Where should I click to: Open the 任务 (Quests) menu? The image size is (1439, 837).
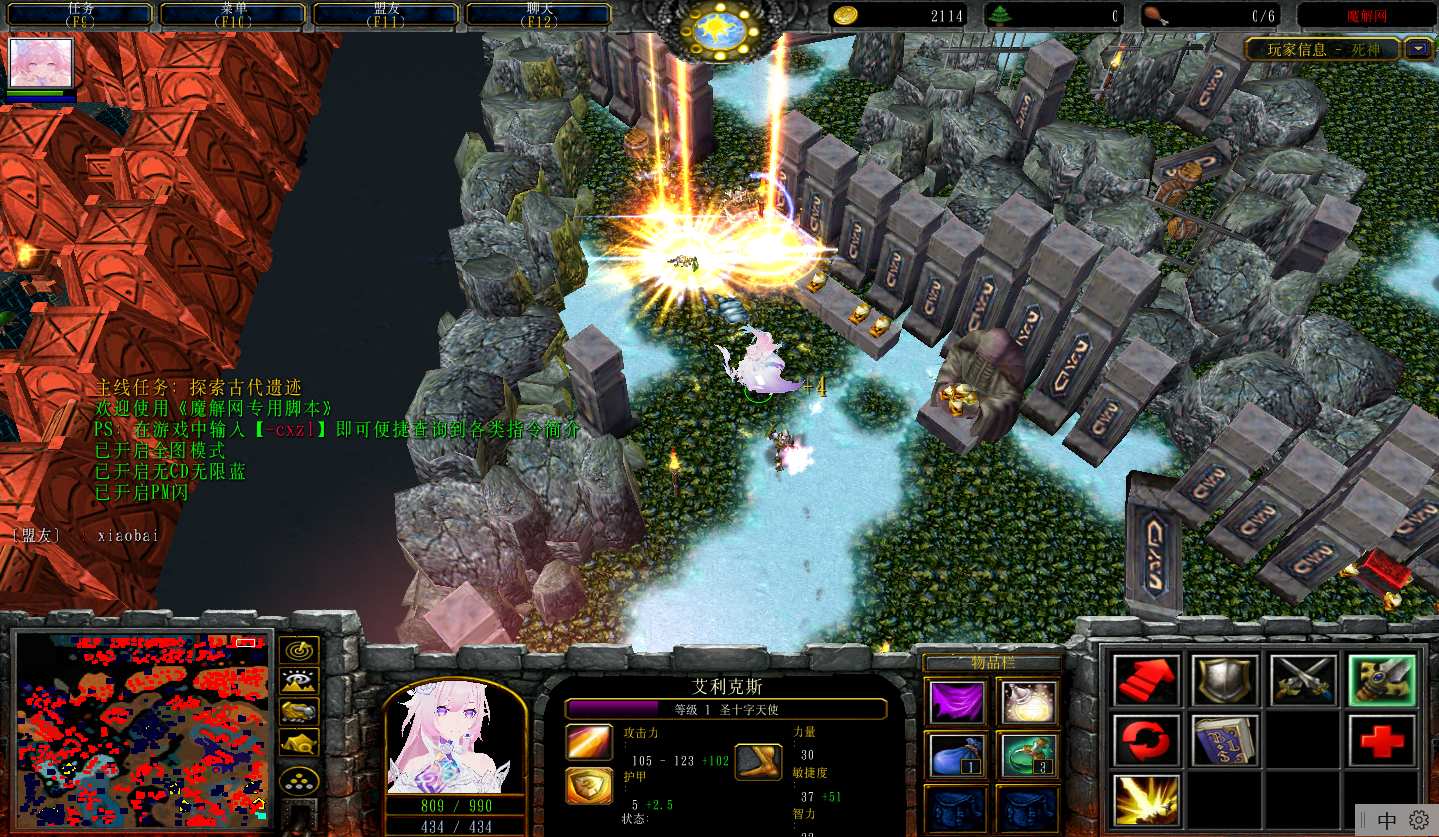(x=80, y=14)
